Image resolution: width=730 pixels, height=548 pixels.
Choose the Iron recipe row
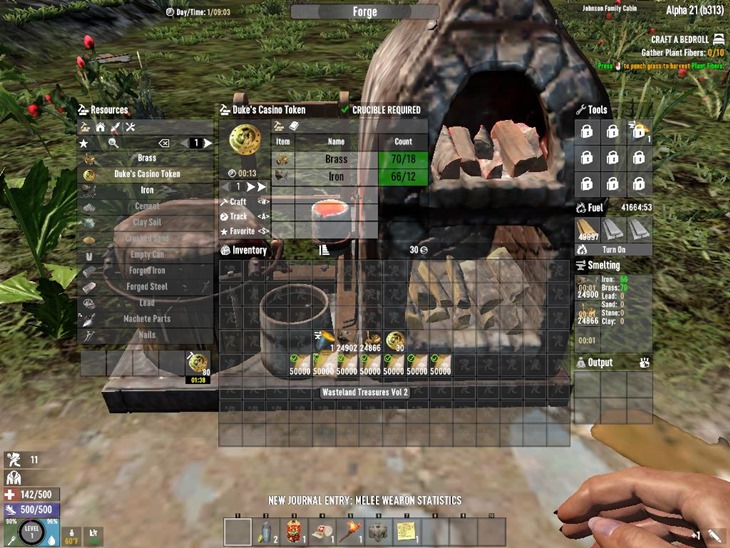pyautogui.click(x=147, y=190)
